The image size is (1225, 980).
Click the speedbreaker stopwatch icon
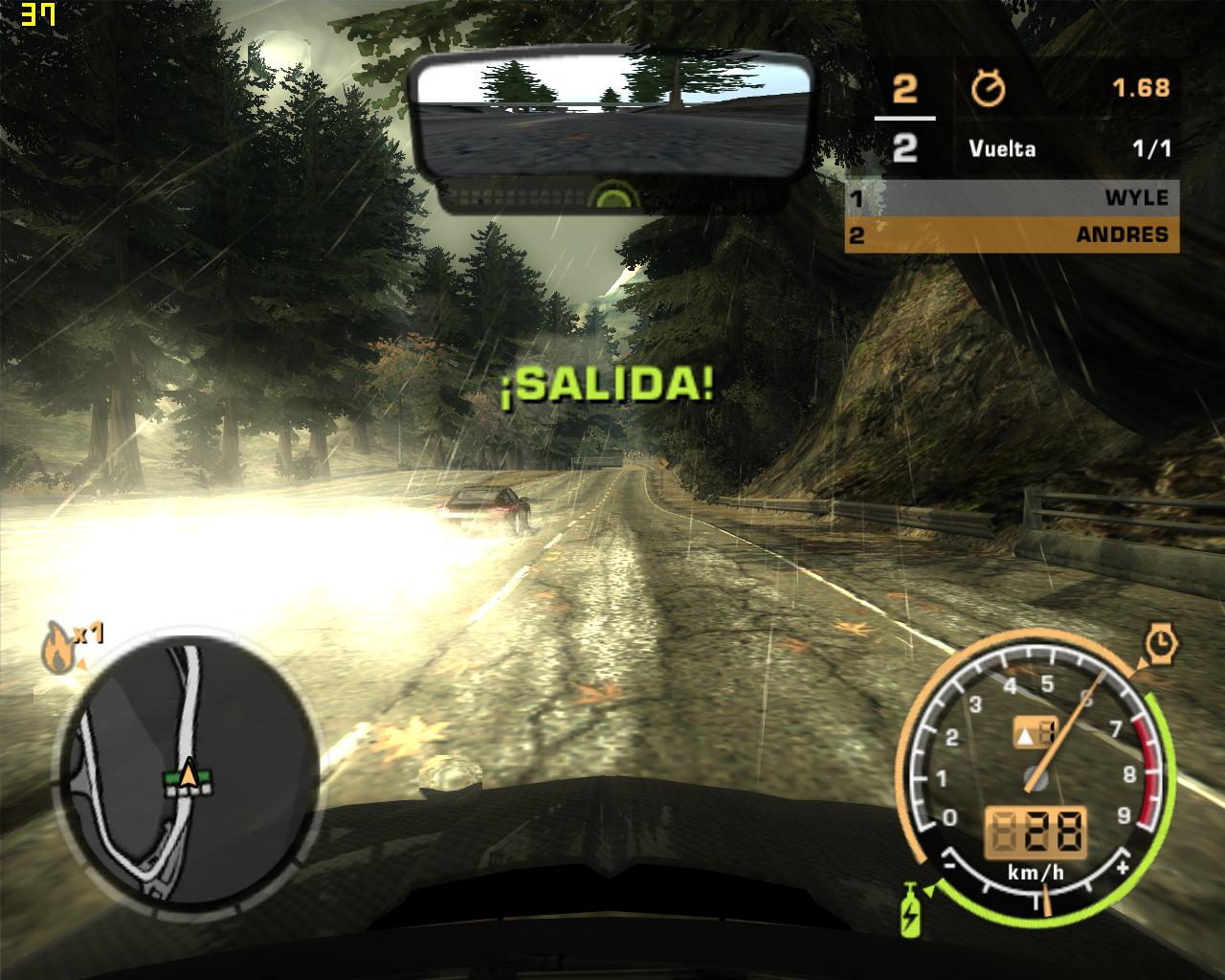pyautogui.click(x=1161, y=643)
